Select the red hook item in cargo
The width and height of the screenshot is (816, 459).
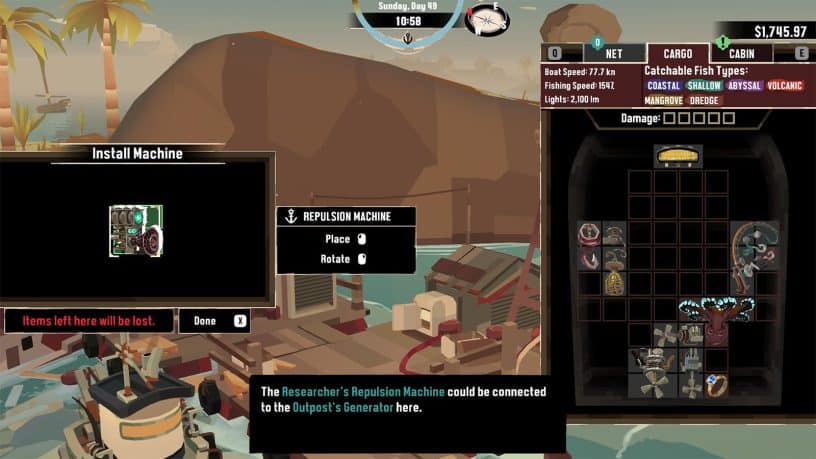(x=590, y=258)
